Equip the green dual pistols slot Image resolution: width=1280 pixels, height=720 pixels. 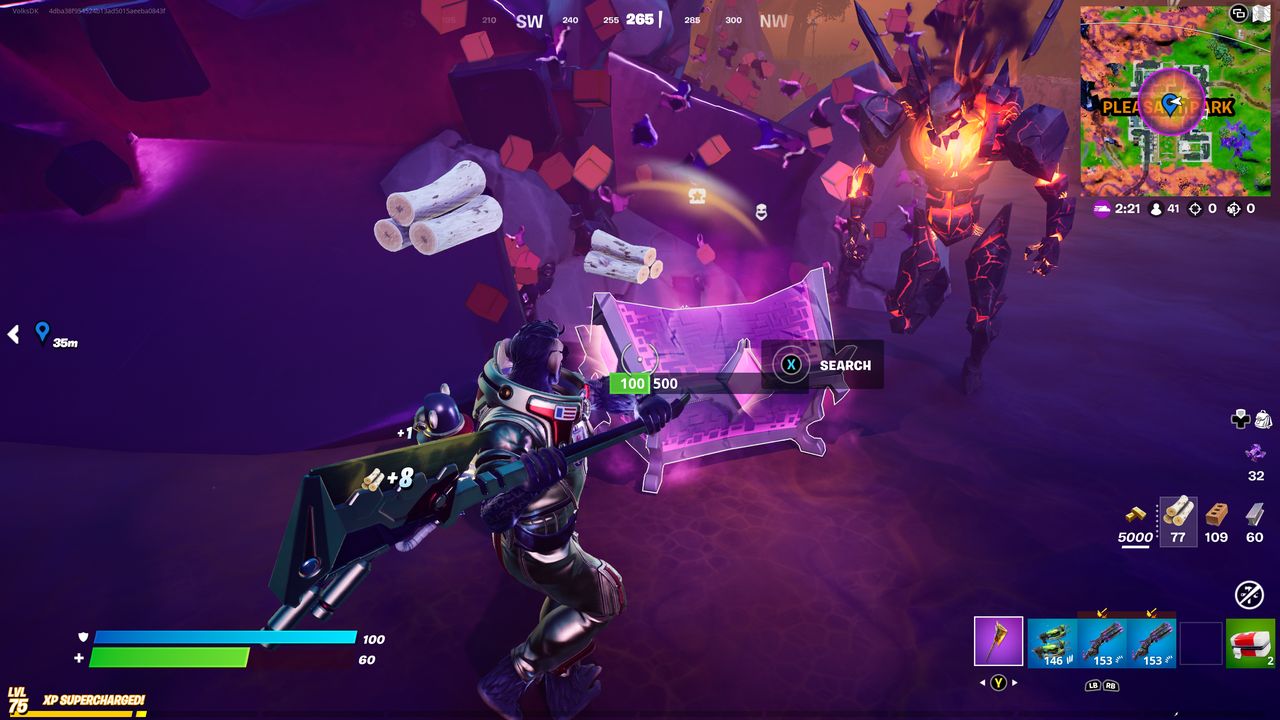click(1052, 642)
